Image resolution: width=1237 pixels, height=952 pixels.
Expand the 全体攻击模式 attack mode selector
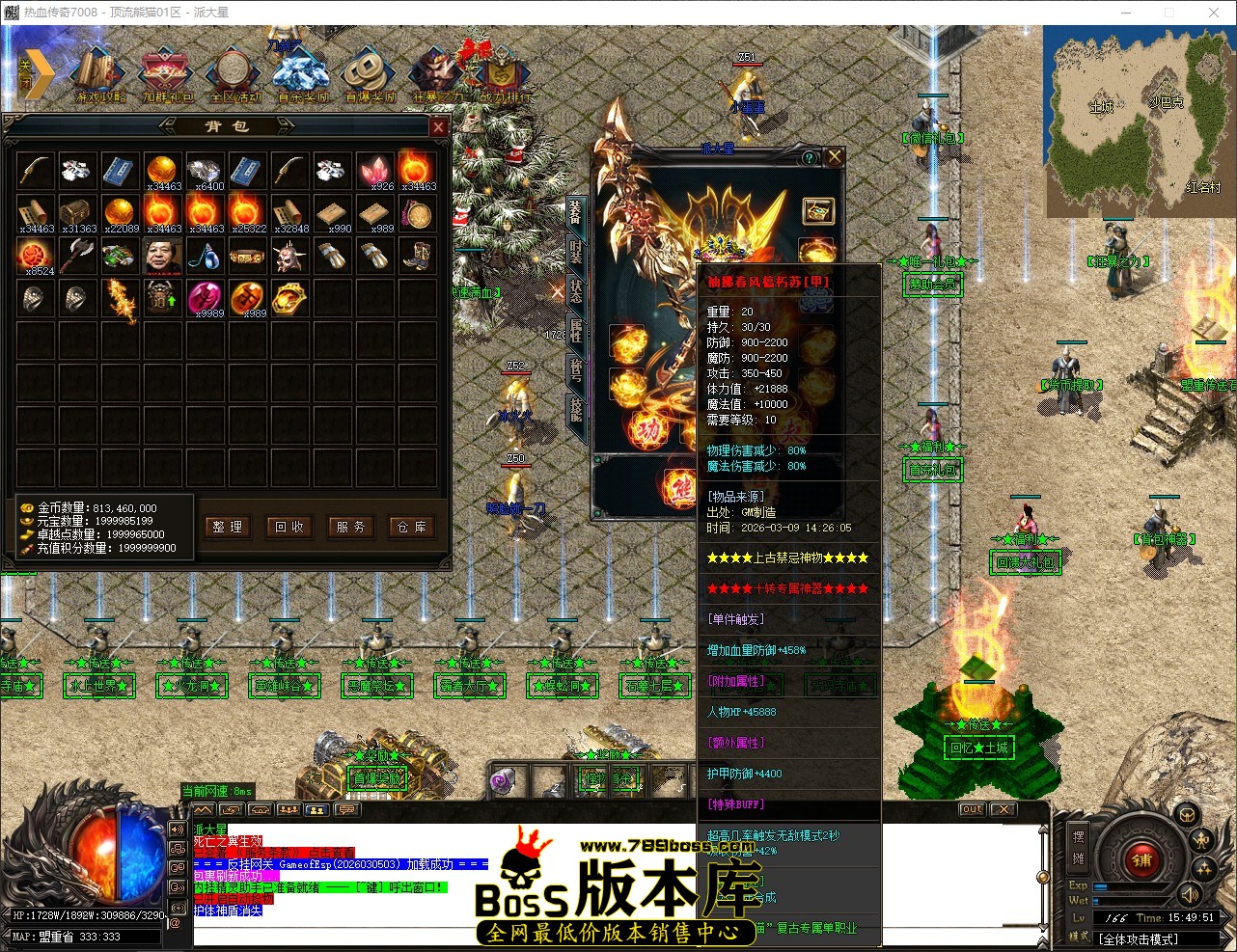click(x=1153, y=938)
